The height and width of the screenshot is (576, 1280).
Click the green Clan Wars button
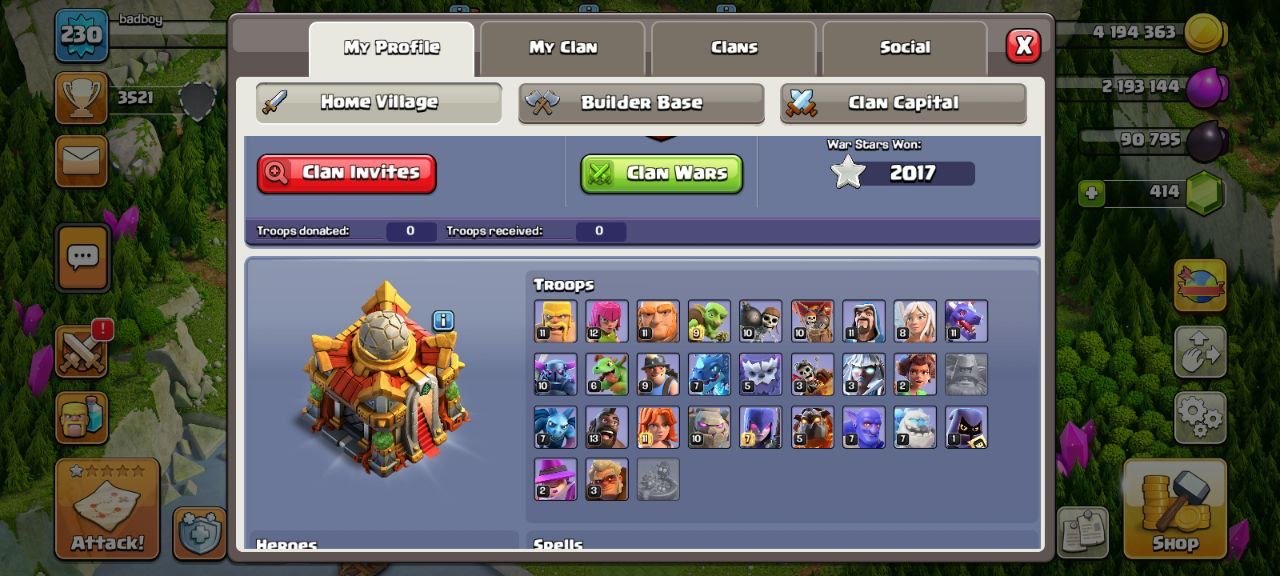661,173
